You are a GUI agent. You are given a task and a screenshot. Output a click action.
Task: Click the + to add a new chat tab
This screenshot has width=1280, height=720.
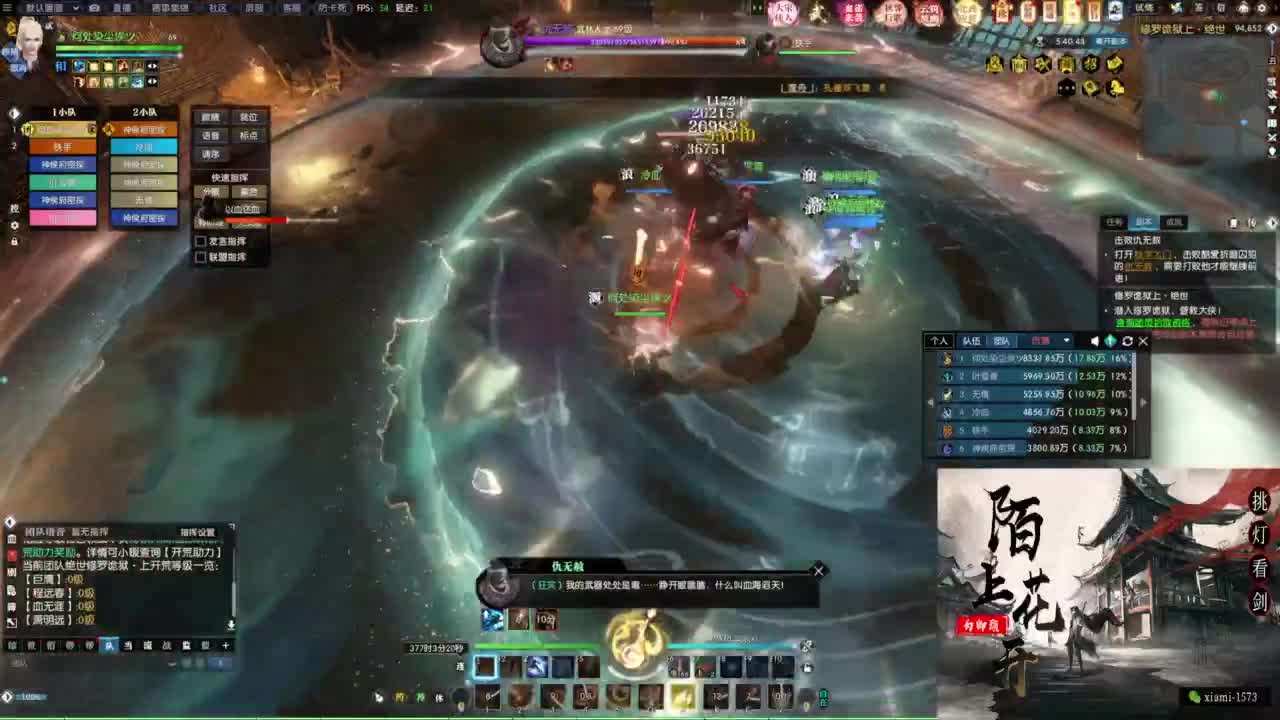(225, 645)
